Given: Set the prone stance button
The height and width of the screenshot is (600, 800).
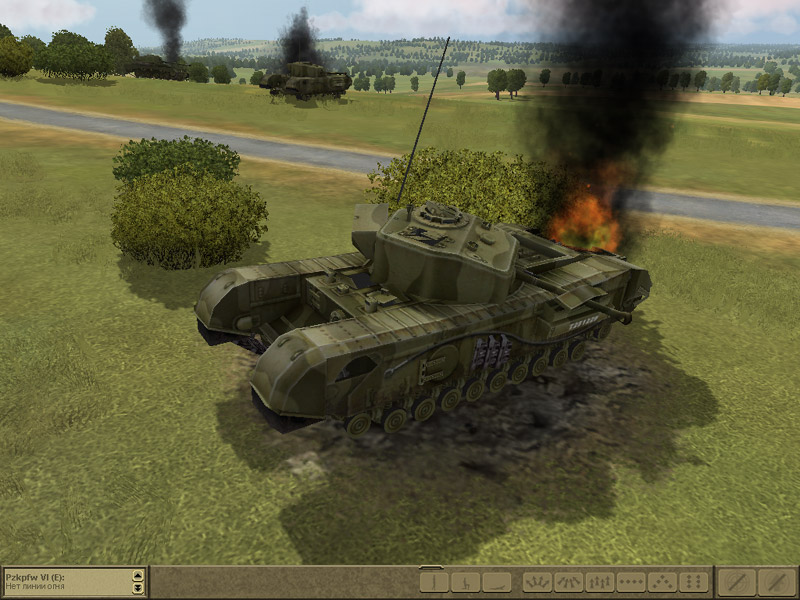Looking at the screenshot, I should click(496, 581).
